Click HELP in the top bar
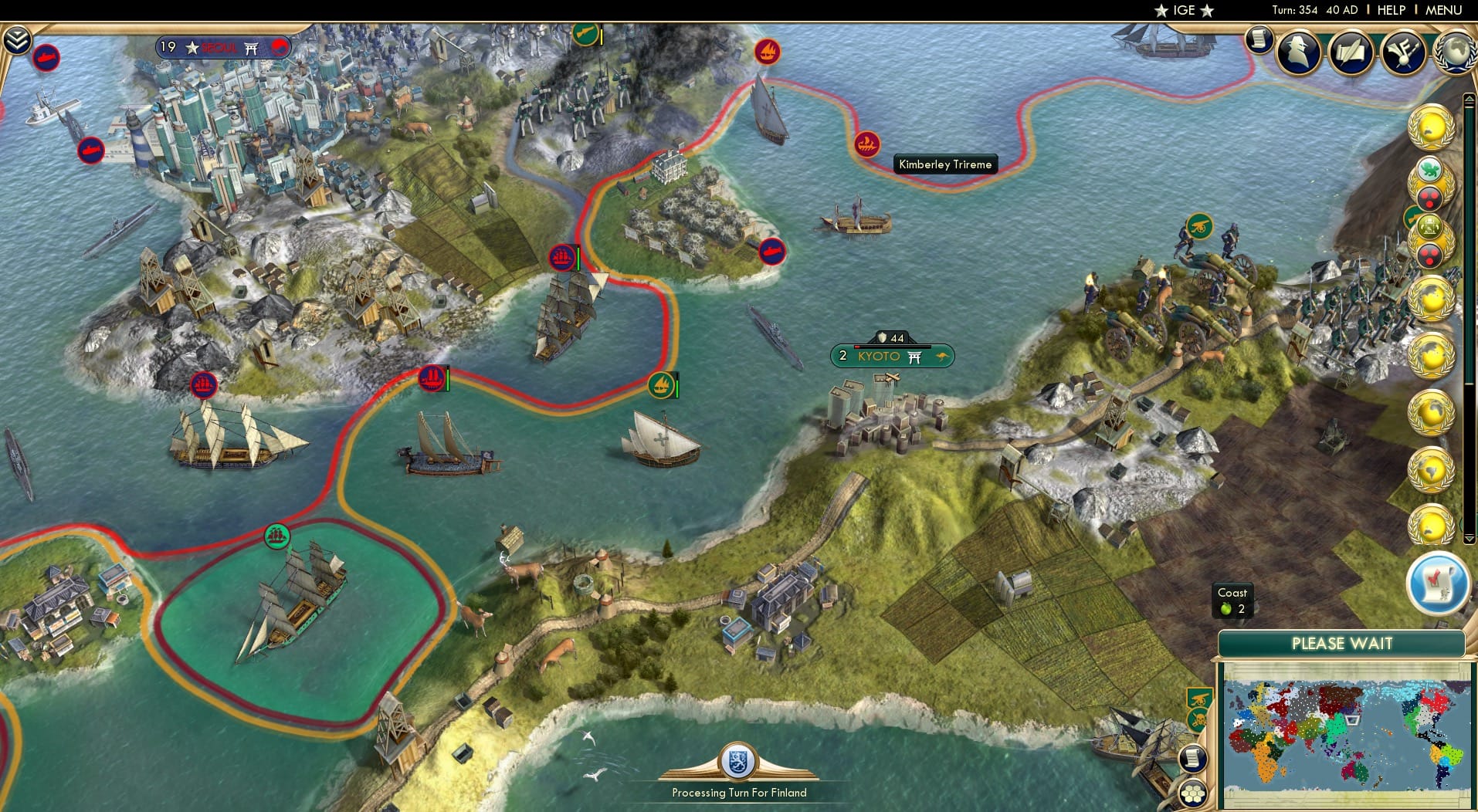 point(1392,10)
